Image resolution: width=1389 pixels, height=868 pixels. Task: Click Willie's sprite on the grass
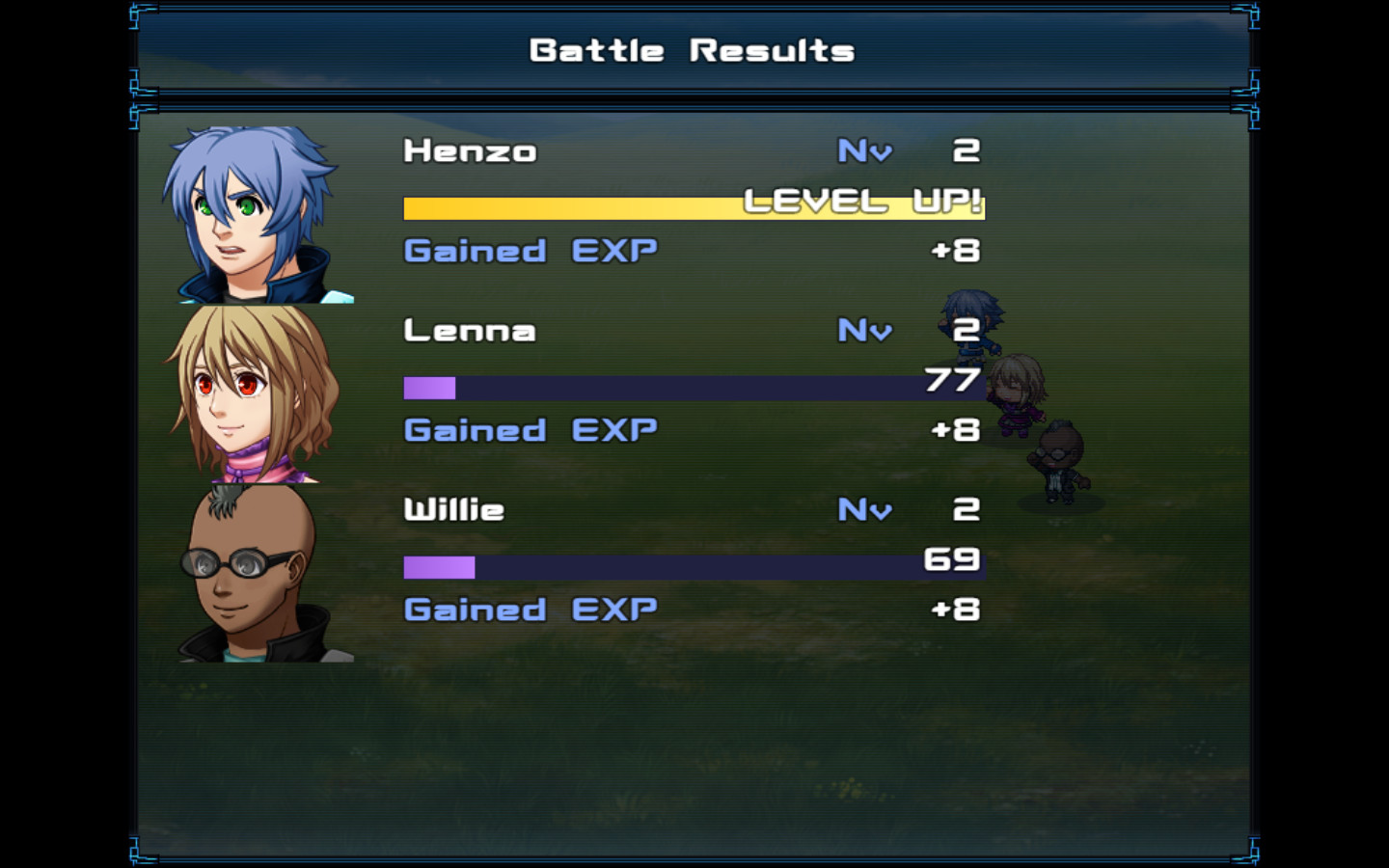click(x=1056, y=463)
